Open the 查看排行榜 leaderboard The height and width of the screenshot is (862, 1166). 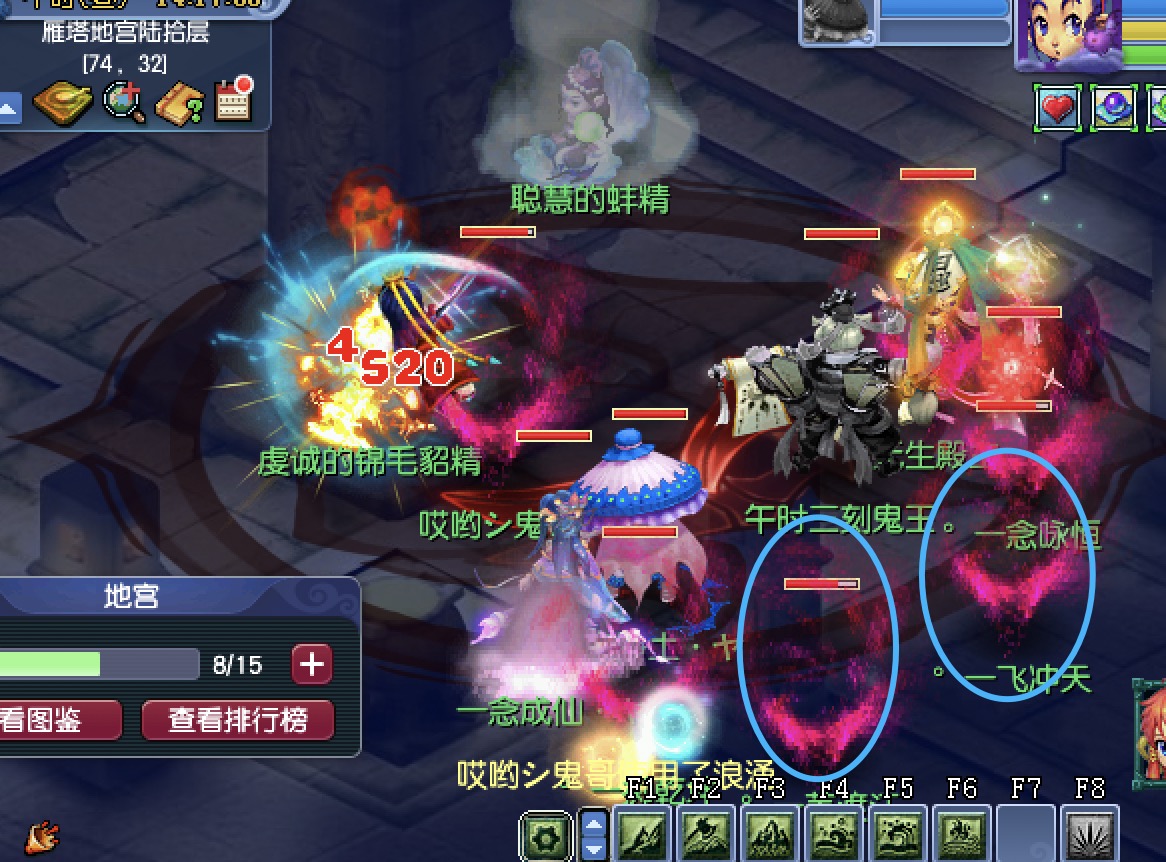point(237,720)
